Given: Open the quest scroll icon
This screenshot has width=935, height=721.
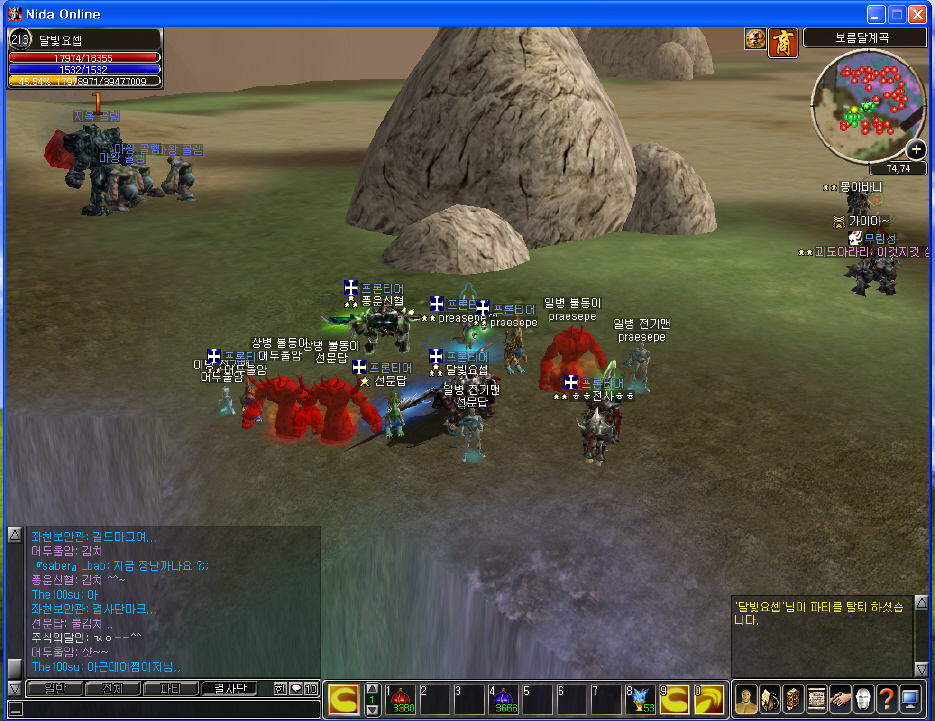Looking at the screenshot, I should [x=816, y=699].
